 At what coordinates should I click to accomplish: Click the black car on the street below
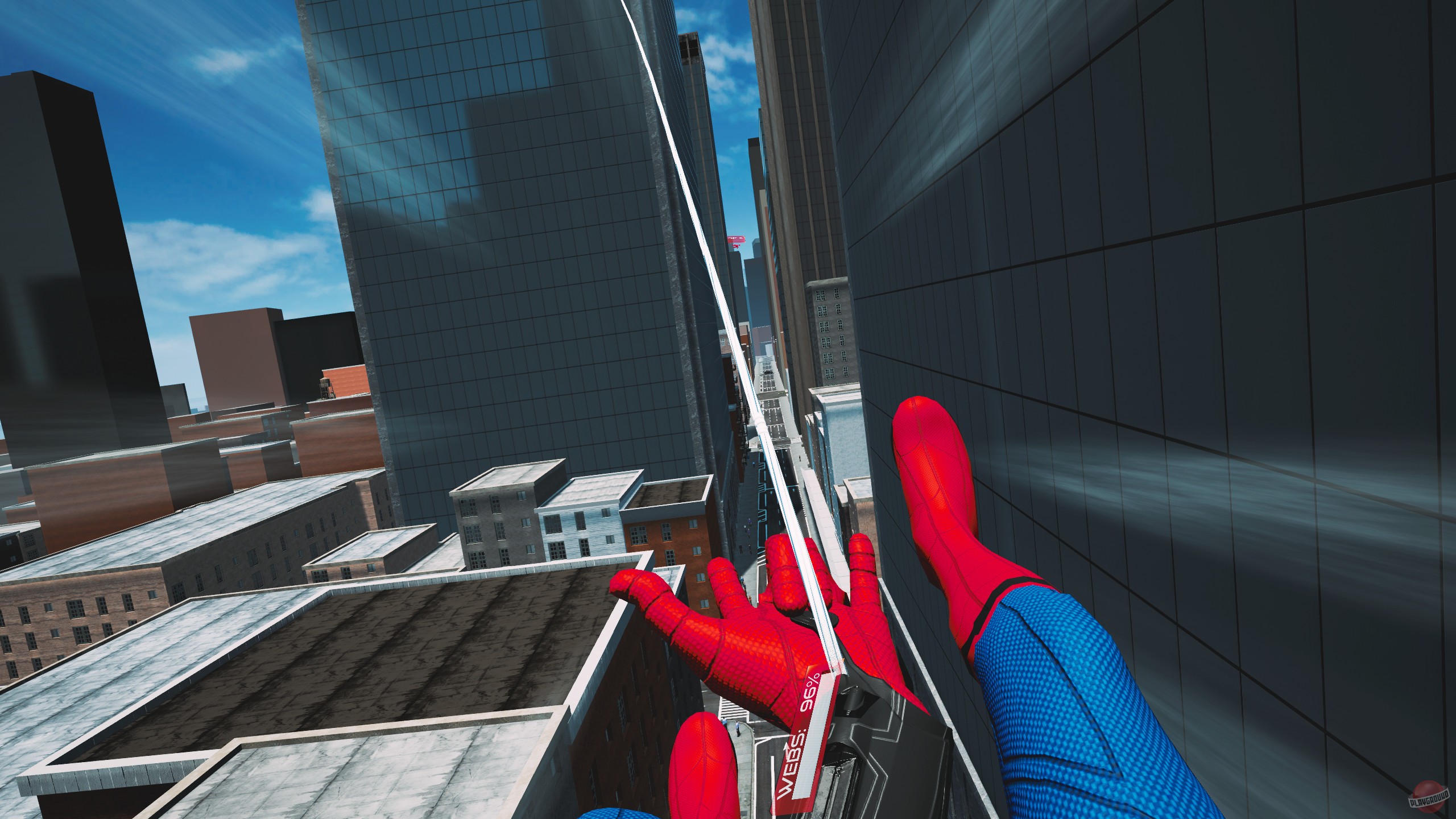pos(768,372)
